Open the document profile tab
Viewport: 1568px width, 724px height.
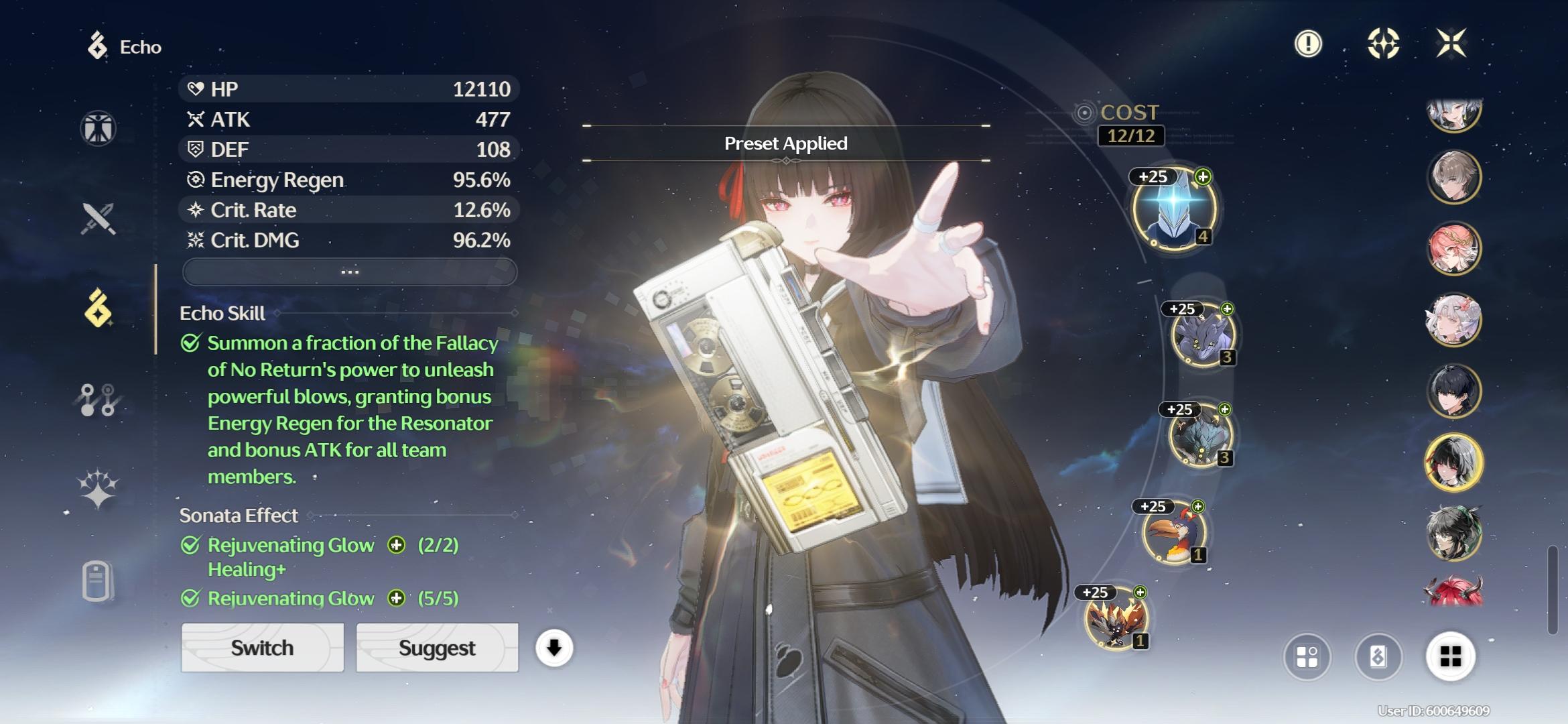click(x=97, y=580)
